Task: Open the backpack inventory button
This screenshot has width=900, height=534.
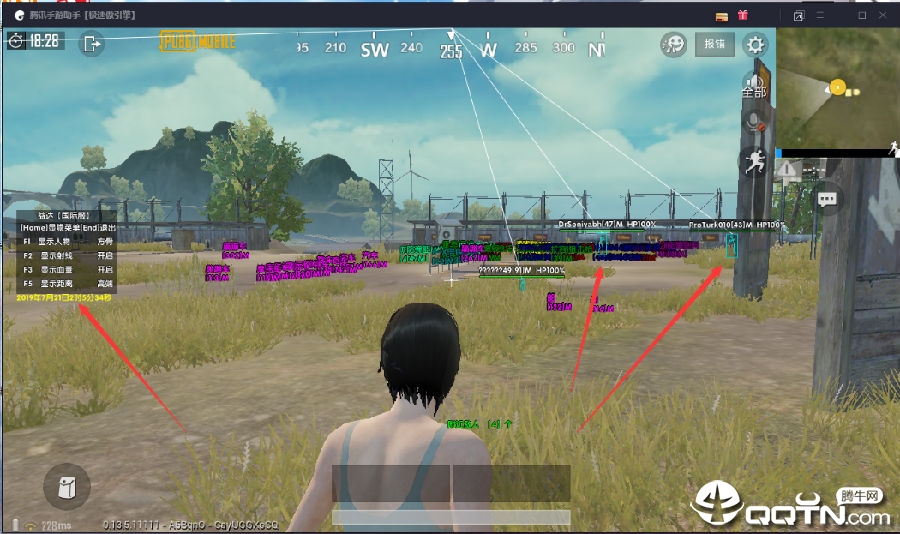Action: (67, 487)
